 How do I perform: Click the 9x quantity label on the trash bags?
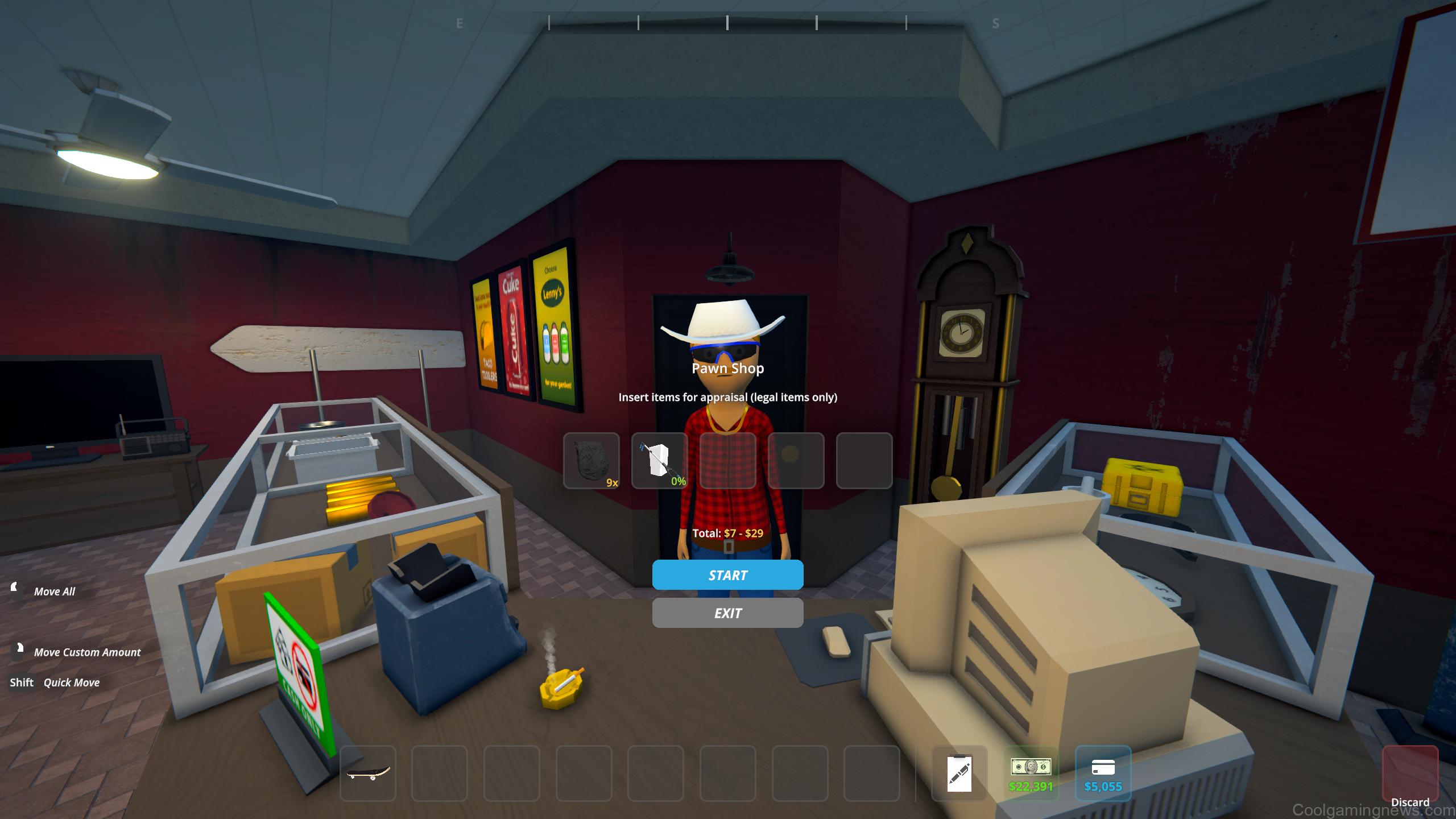pyautogui.click(x=612, y=484)
